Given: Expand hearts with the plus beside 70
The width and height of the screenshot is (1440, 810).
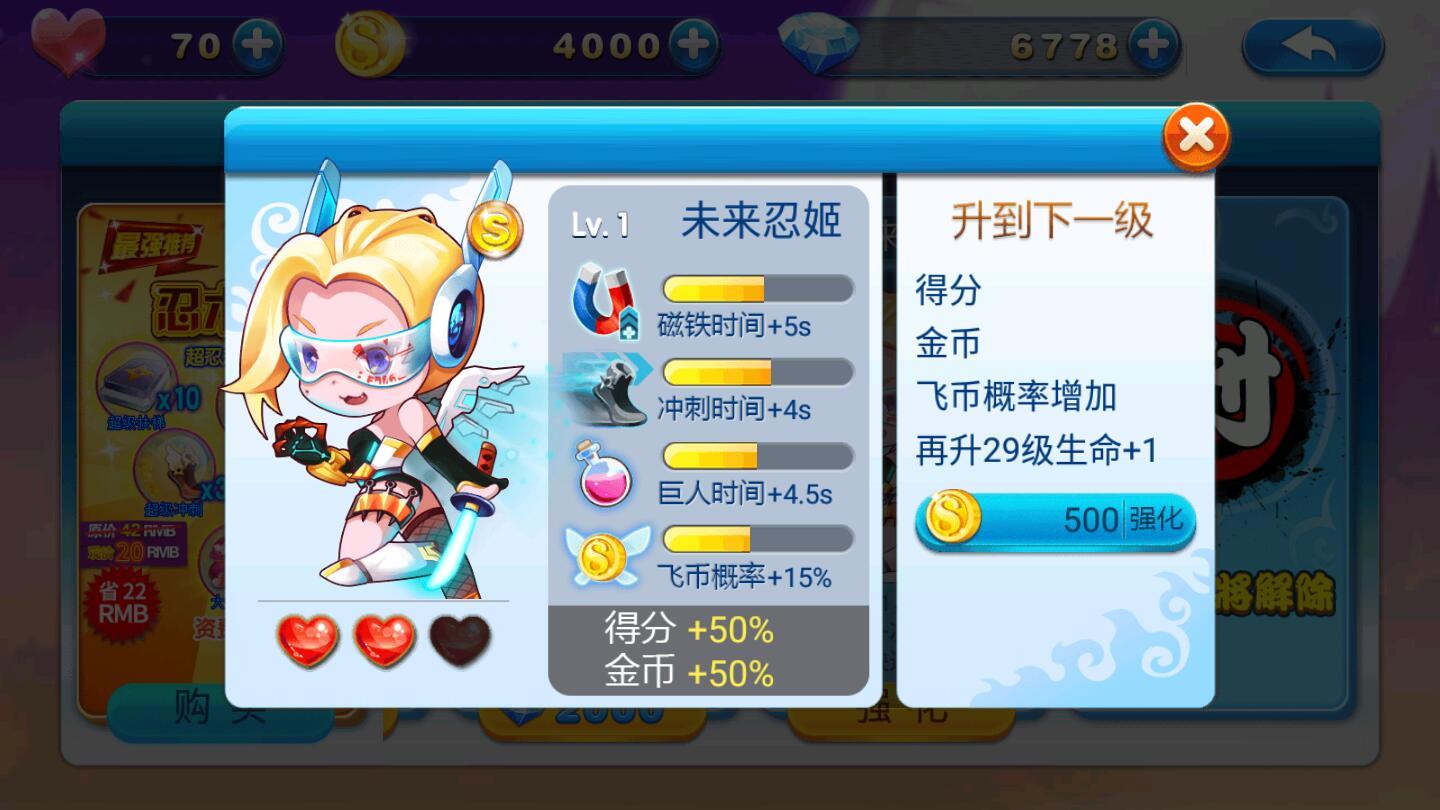Looking at the screenshot, I should (x=259, y=42).
